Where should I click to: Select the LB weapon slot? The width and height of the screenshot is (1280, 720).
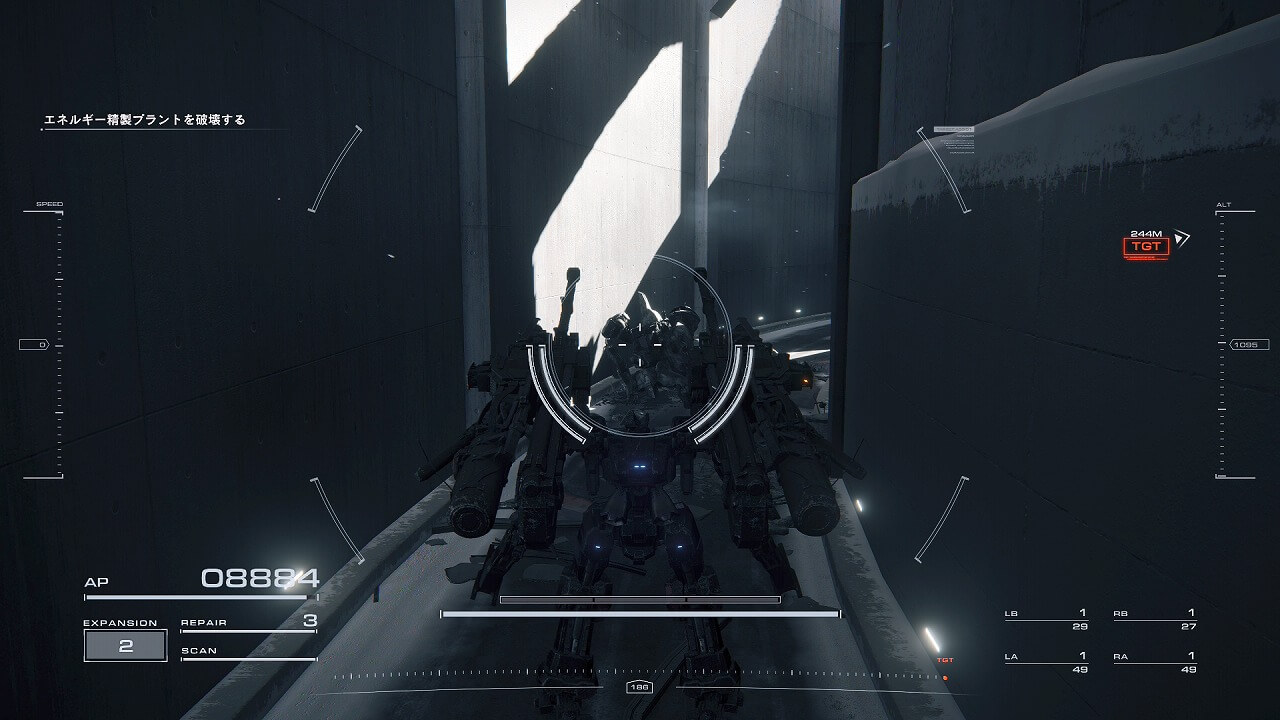(x=1045, y=619)
